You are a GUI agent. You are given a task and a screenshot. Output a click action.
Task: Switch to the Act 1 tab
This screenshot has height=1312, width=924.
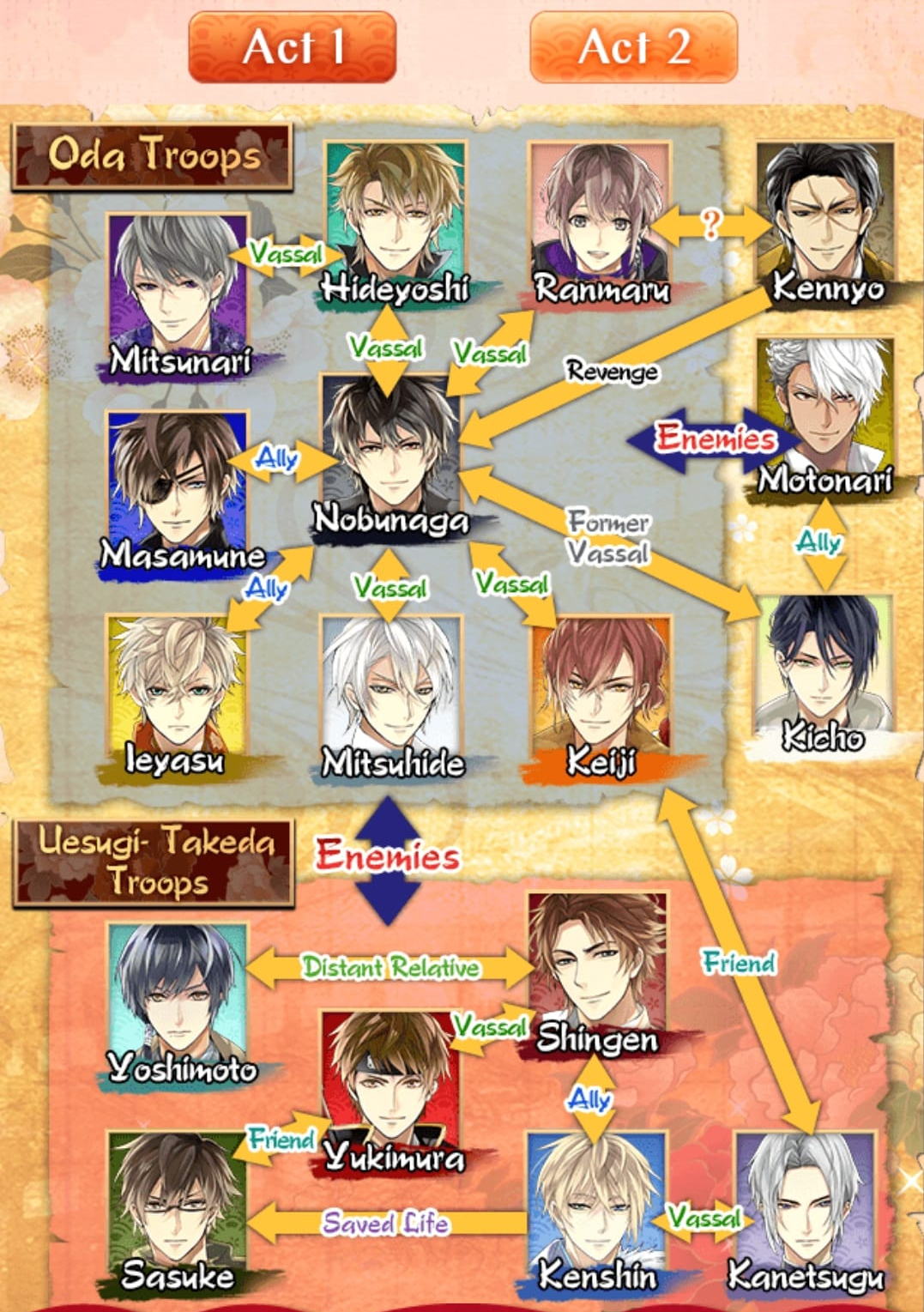[x=292, y=47]
